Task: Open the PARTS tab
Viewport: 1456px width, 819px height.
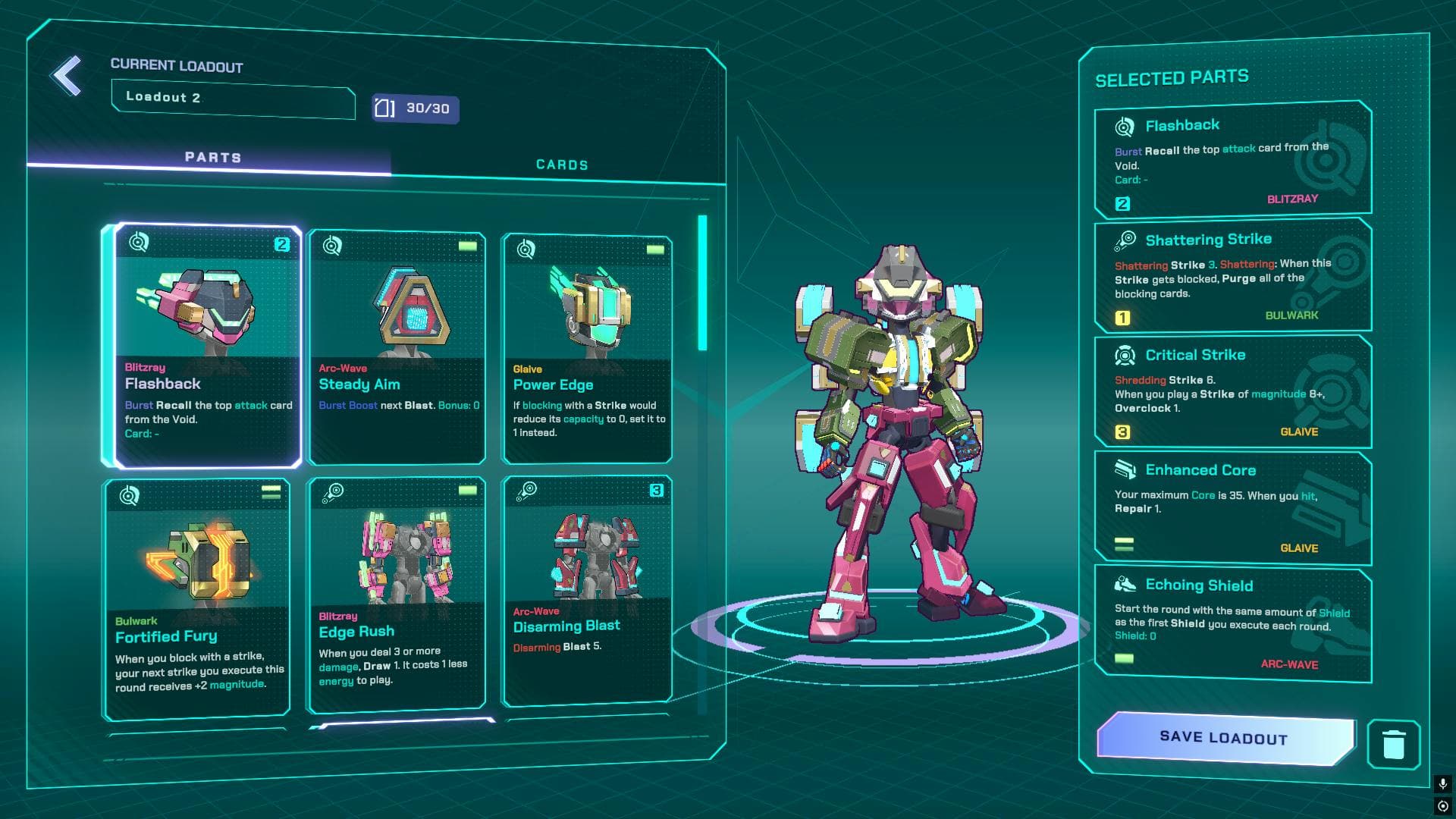Action: pyautogui.click(x=213, y=157)
